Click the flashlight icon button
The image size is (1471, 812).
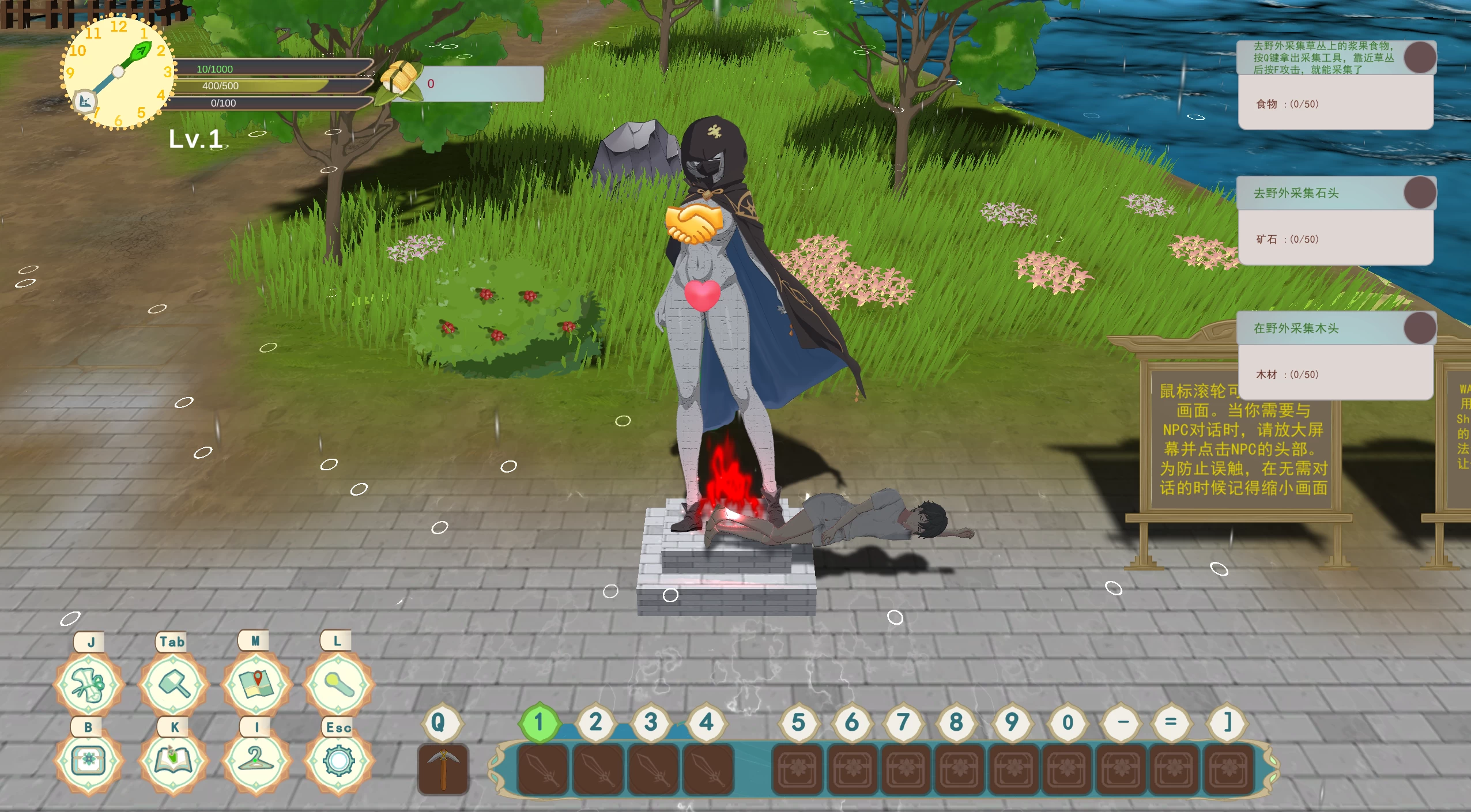pos(339,685)
